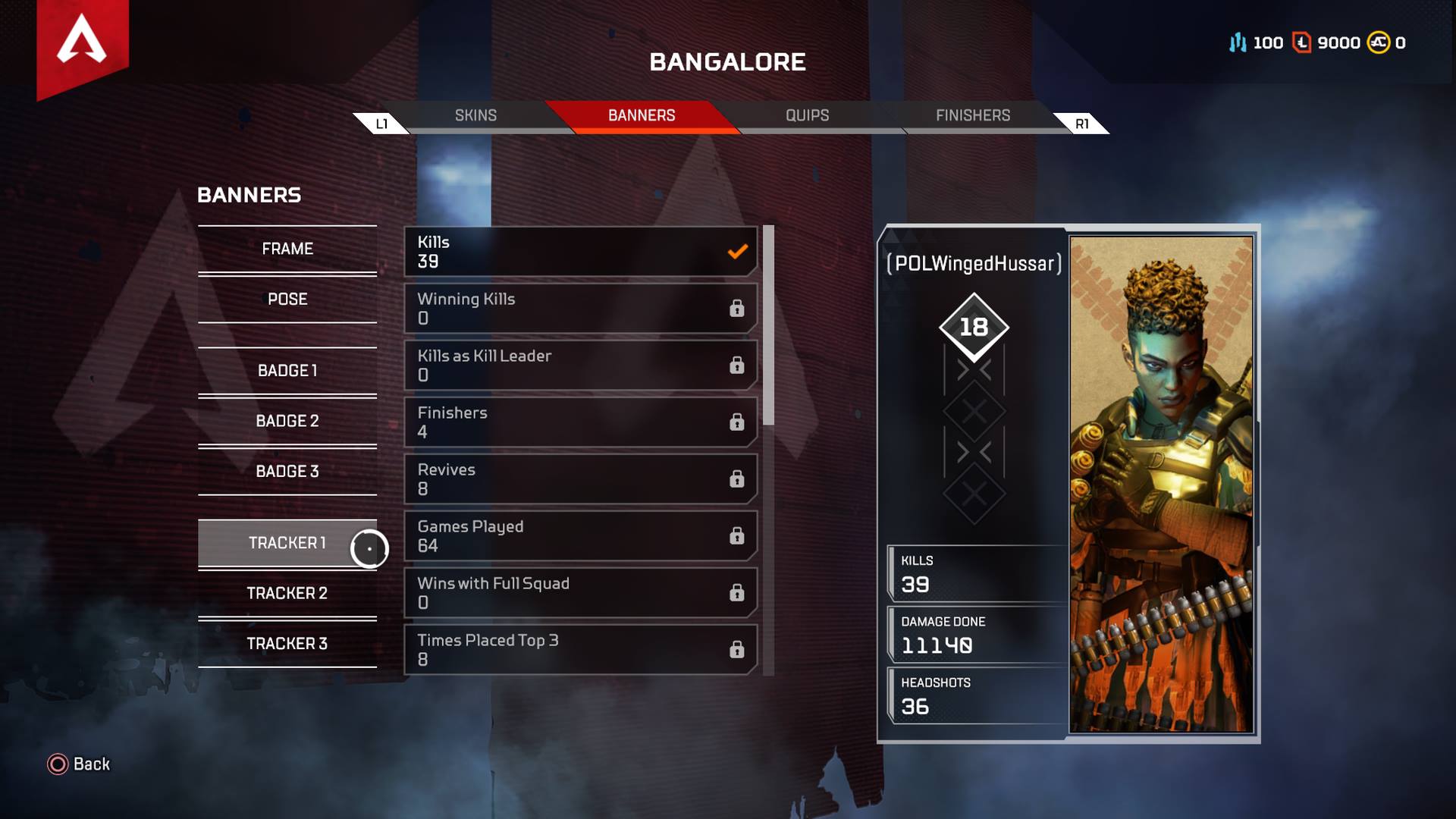
Task: Select the FRAME banner category
Action: (287, 248)
